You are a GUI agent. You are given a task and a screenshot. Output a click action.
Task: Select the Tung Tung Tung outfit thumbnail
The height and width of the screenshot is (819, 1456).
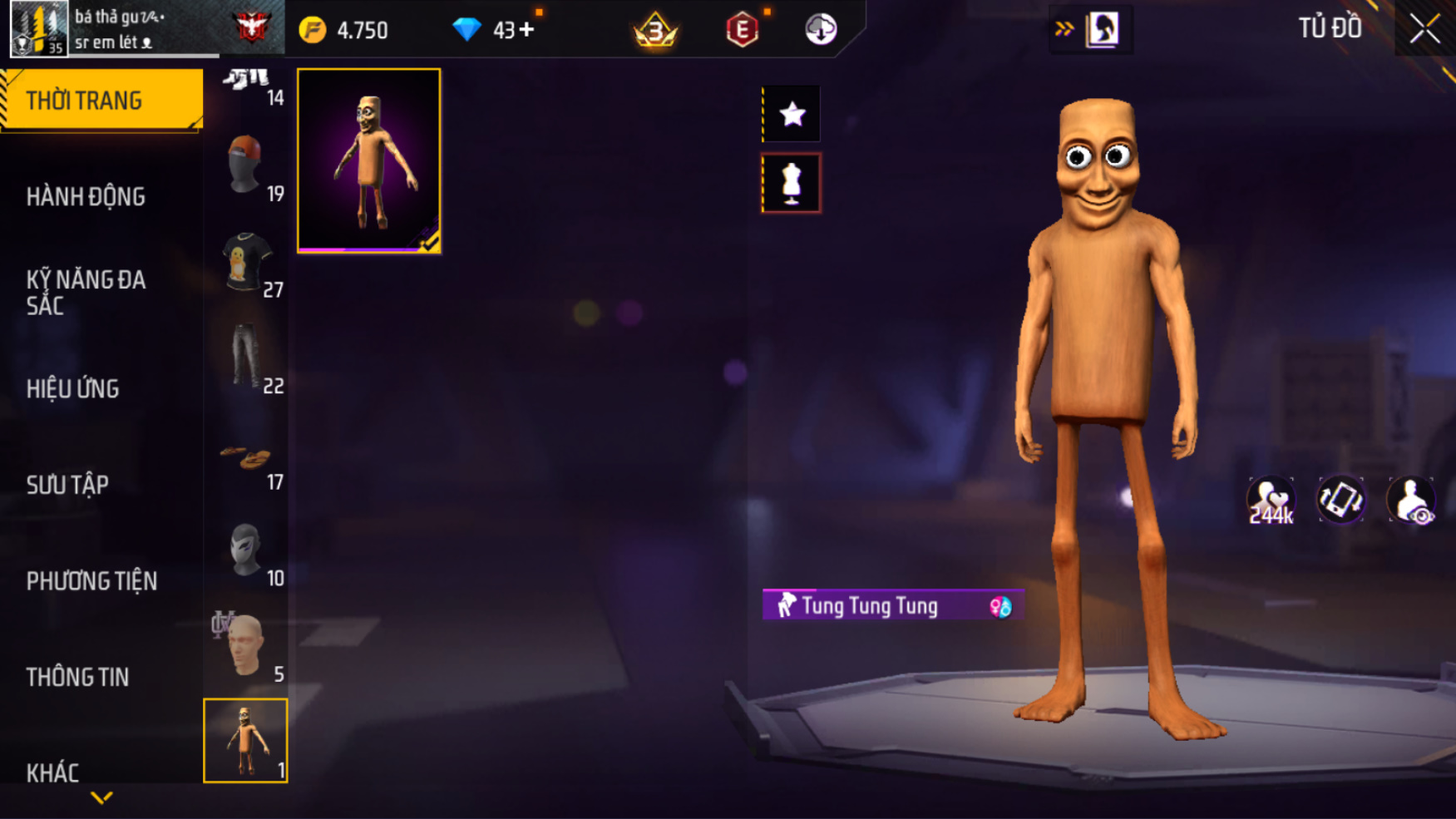tap(369, 160)
